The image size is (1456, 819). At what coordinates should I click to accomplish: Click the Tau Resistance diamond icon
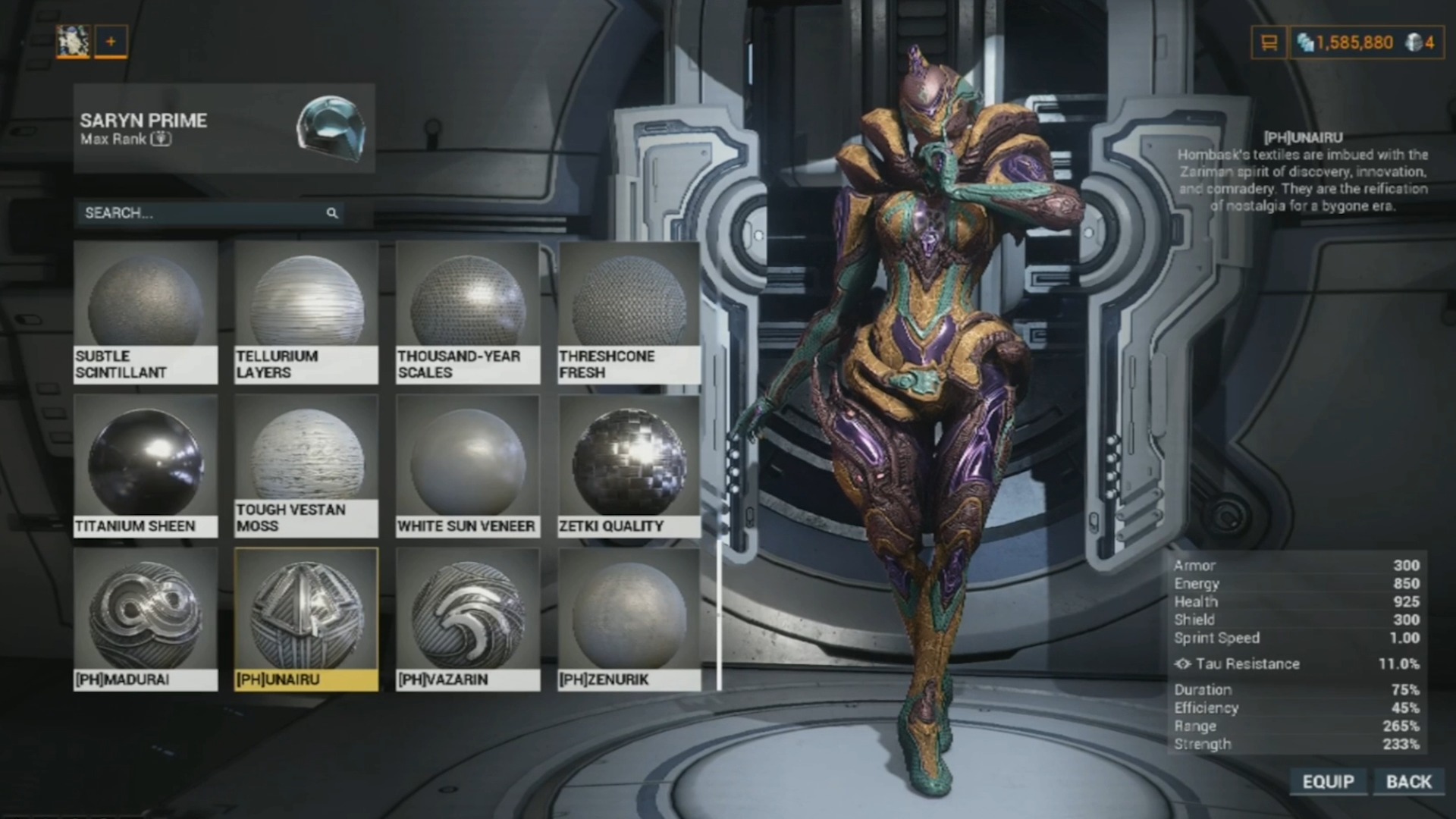pyautogui.click(x=1181, y=664)
